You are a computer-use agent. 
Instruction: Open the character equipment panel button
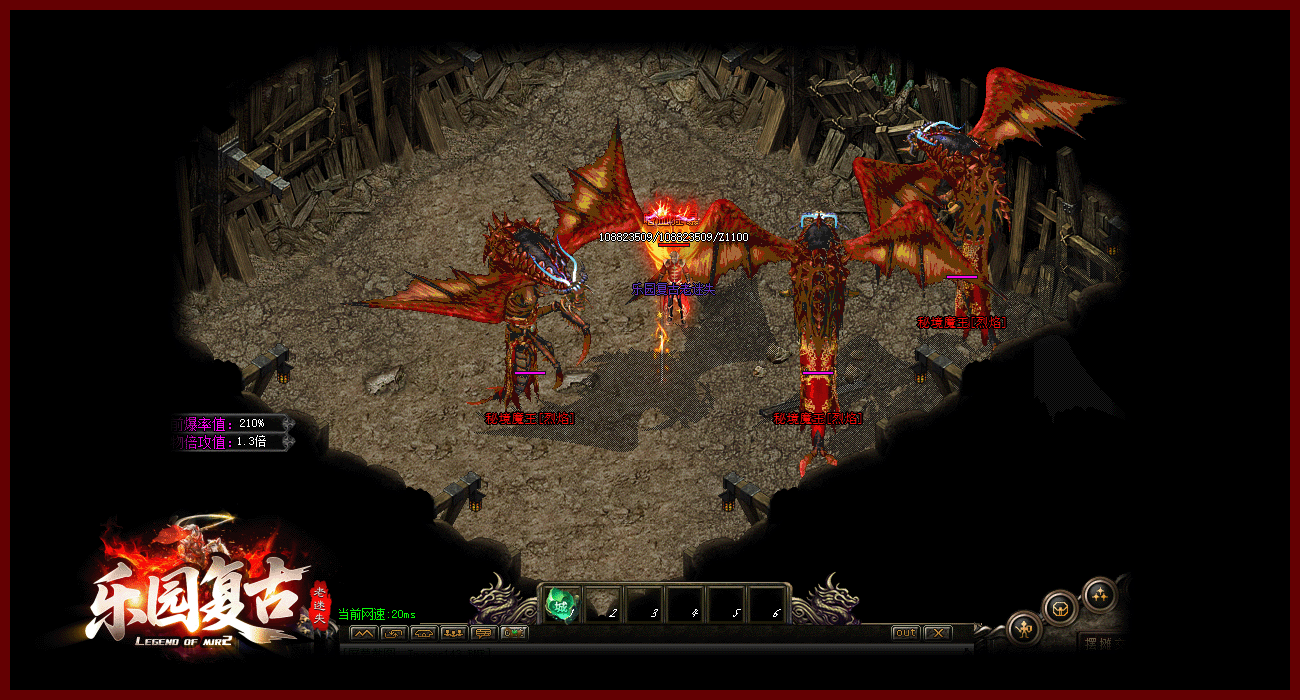(x=1022, y=628)
